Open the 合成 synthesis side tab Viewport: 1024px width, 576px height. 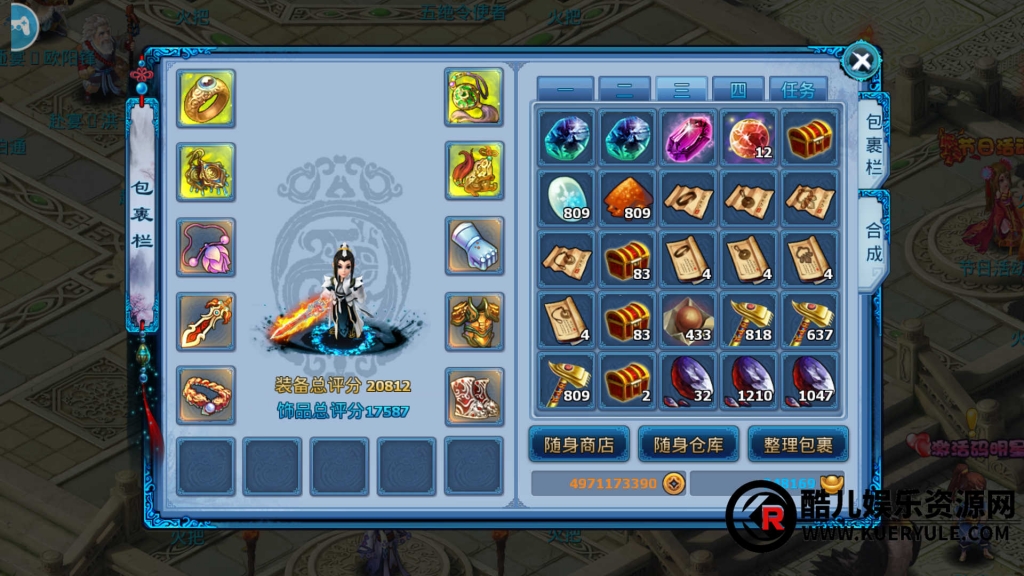coord(874,241)
